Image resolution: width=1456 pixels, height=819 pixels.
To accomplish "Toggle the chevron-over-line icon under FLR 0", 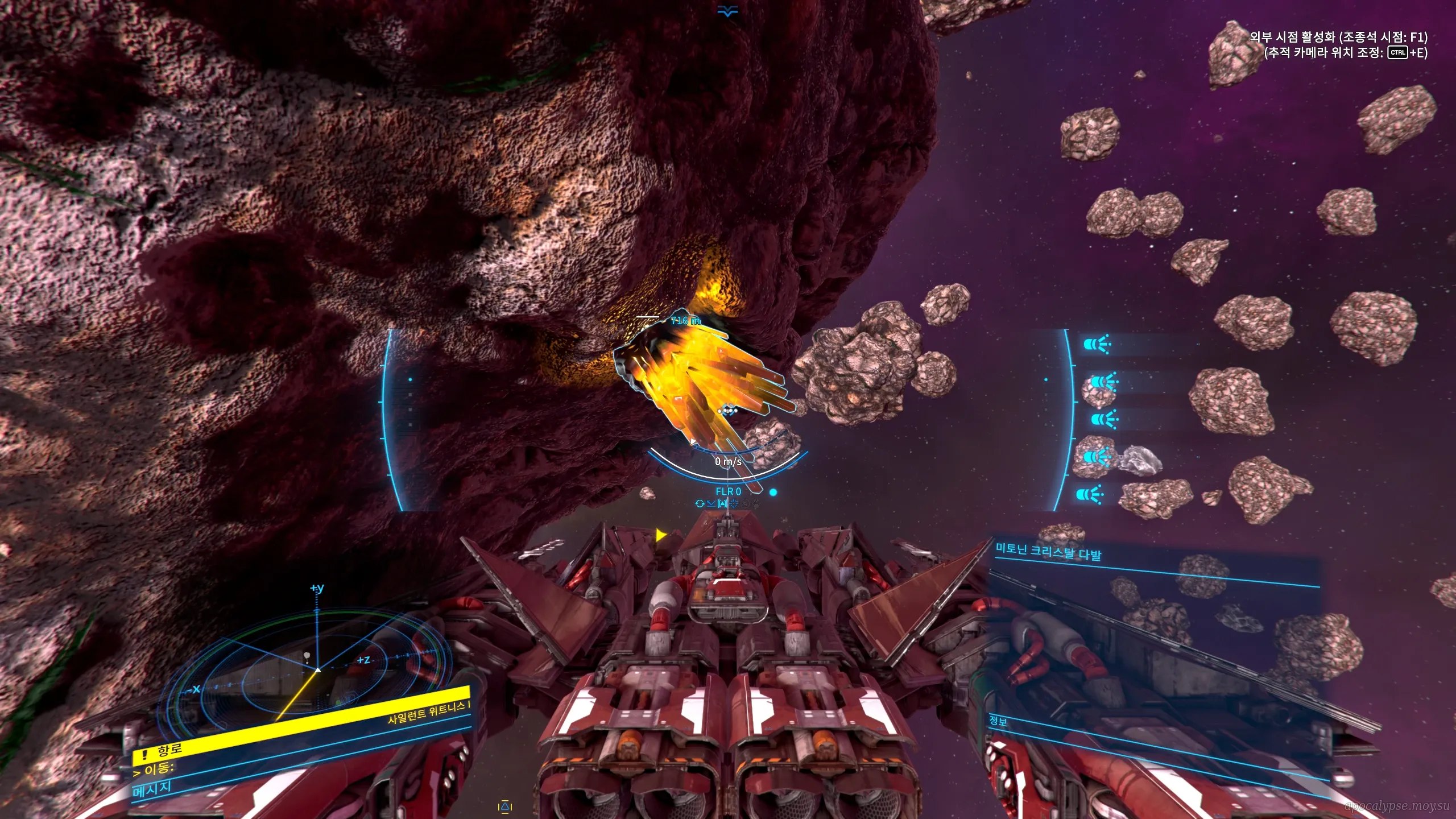I will (x=711, y=503).
